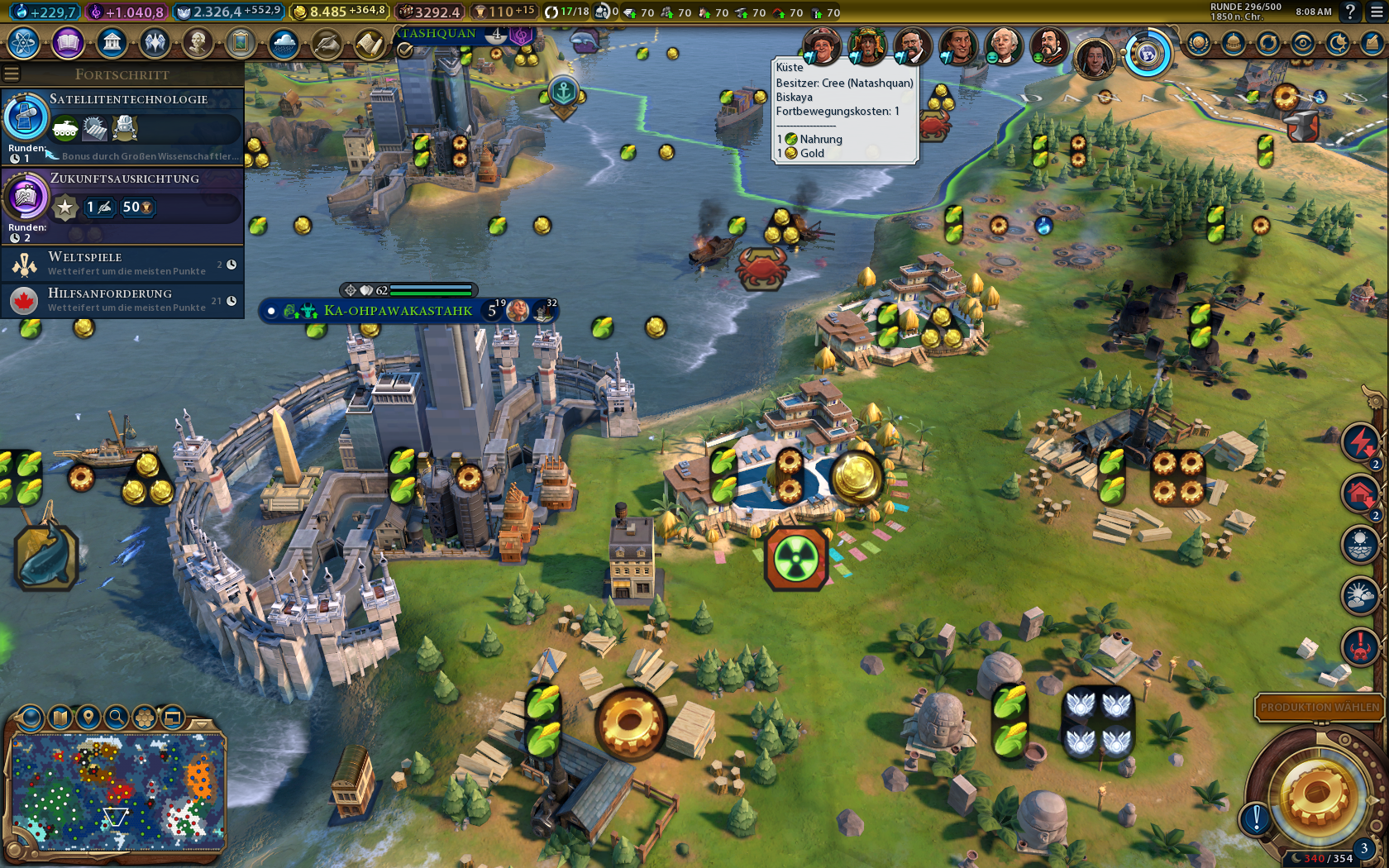The height and width of the screenshot is (868, 1389).
Task: Open map search magnifying glass
Action: (x=117, y=717)
